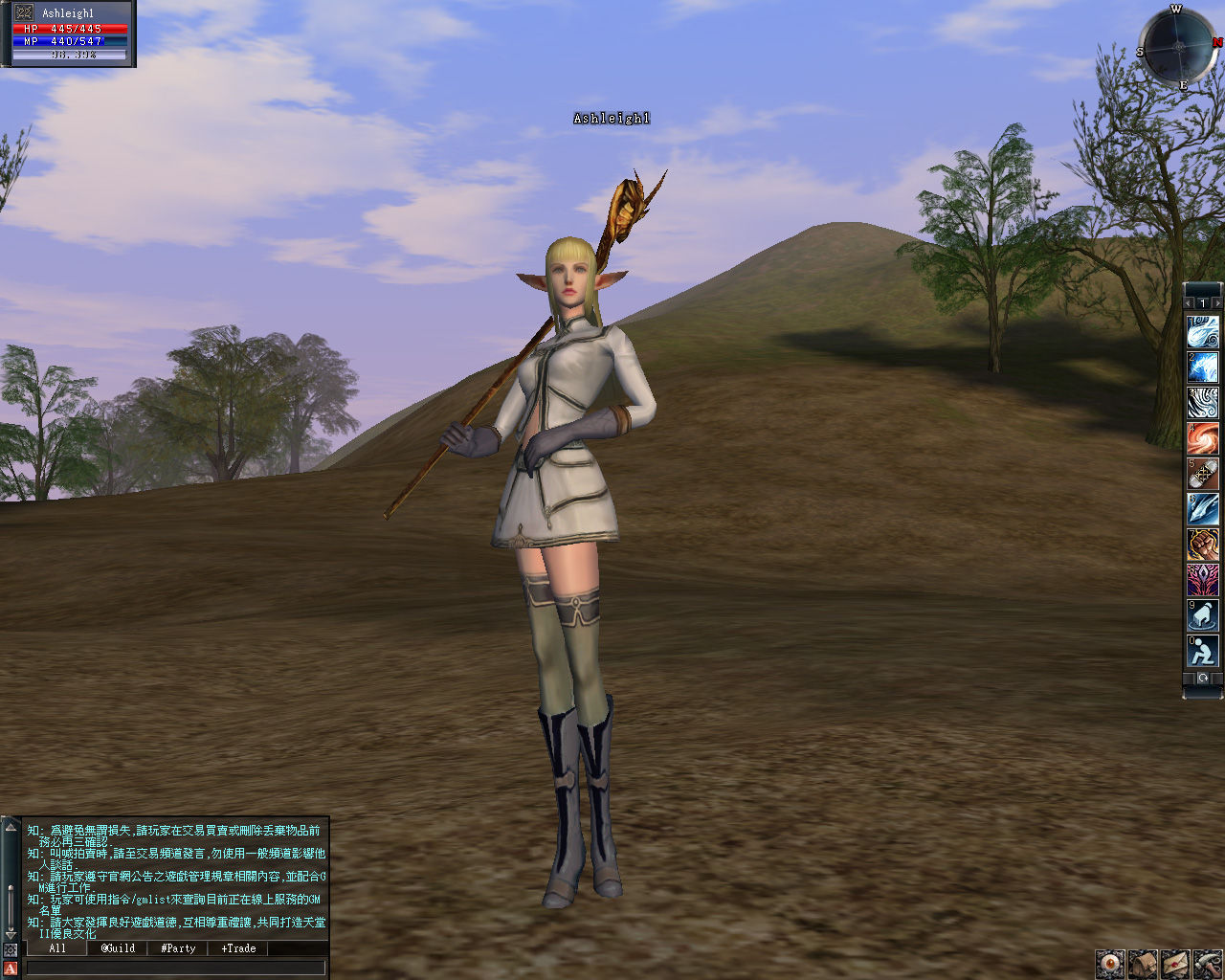This screenshot has width=1225, height=980.
Task: Go to the next hotbar page
Action: point(1216,303)
